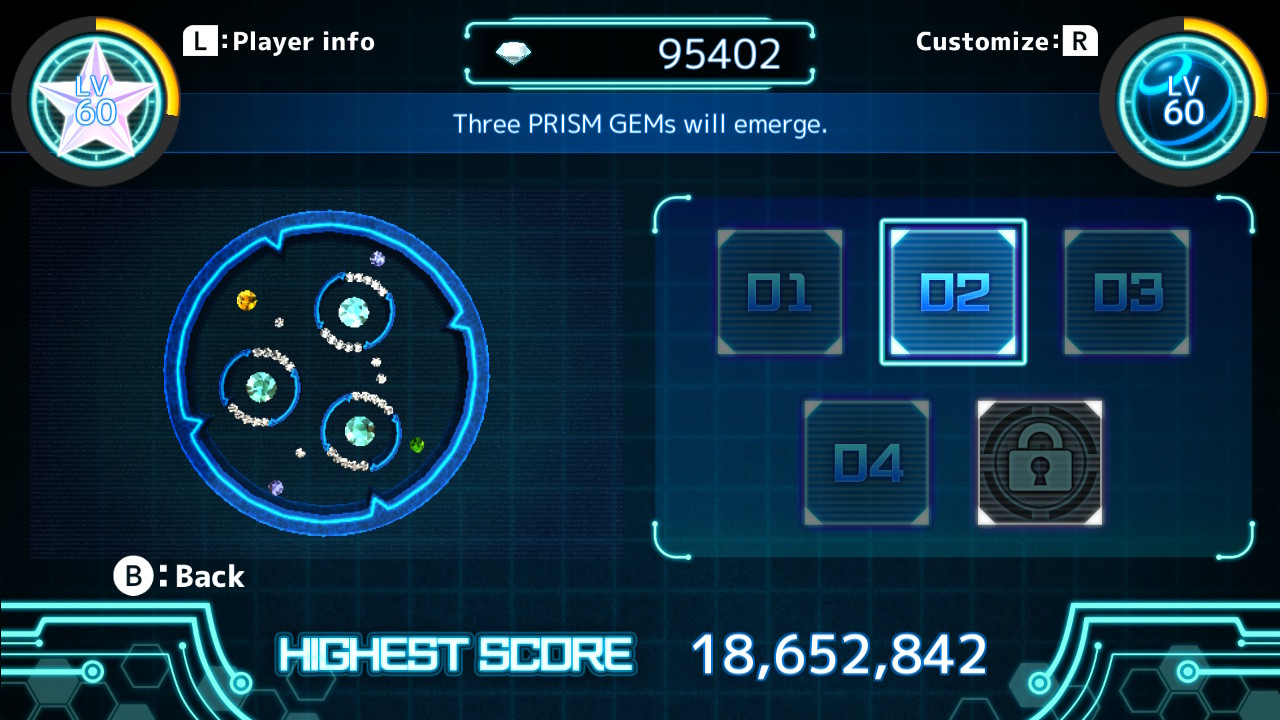Toggle selection of the locked fifth stage slot
This screenshot has width=1280, height=720.
tap(1039, 462)
